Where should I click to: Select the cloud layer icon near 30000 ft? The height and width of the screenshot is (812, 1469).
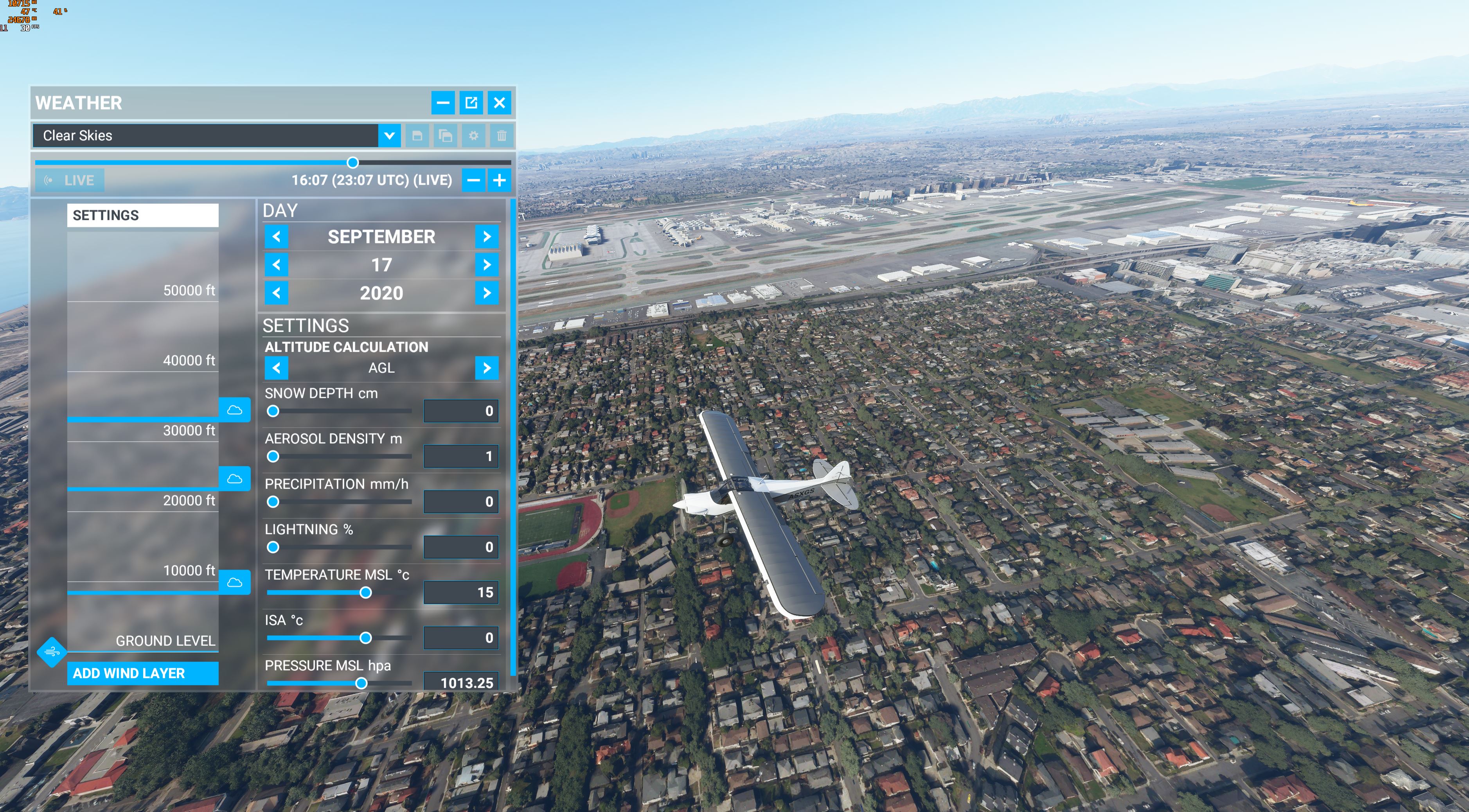tap(234, 410)
